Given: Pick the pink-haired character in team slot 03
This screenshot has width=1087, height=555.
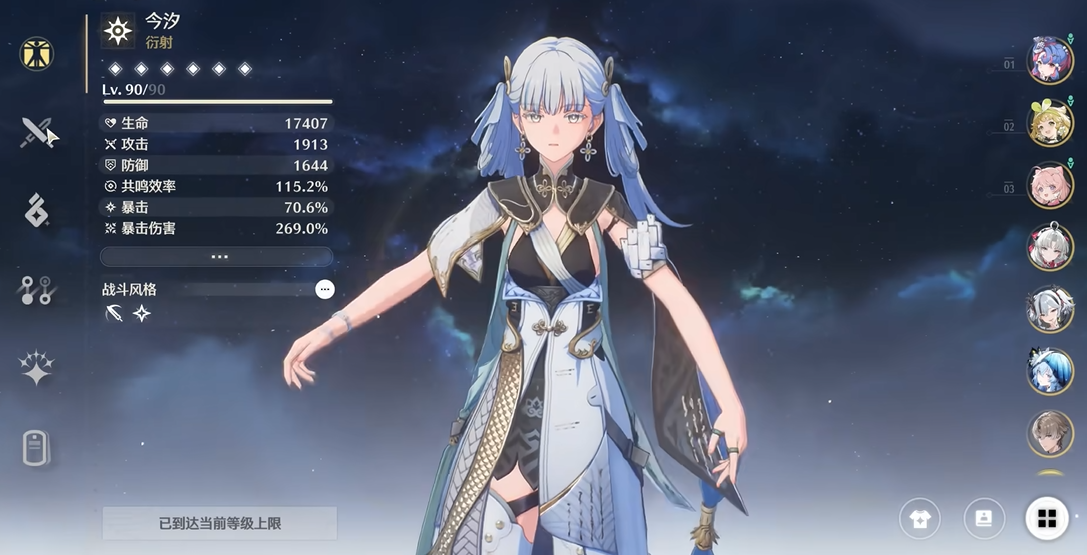Looking at the screenshot, I should coord(1050,185).
